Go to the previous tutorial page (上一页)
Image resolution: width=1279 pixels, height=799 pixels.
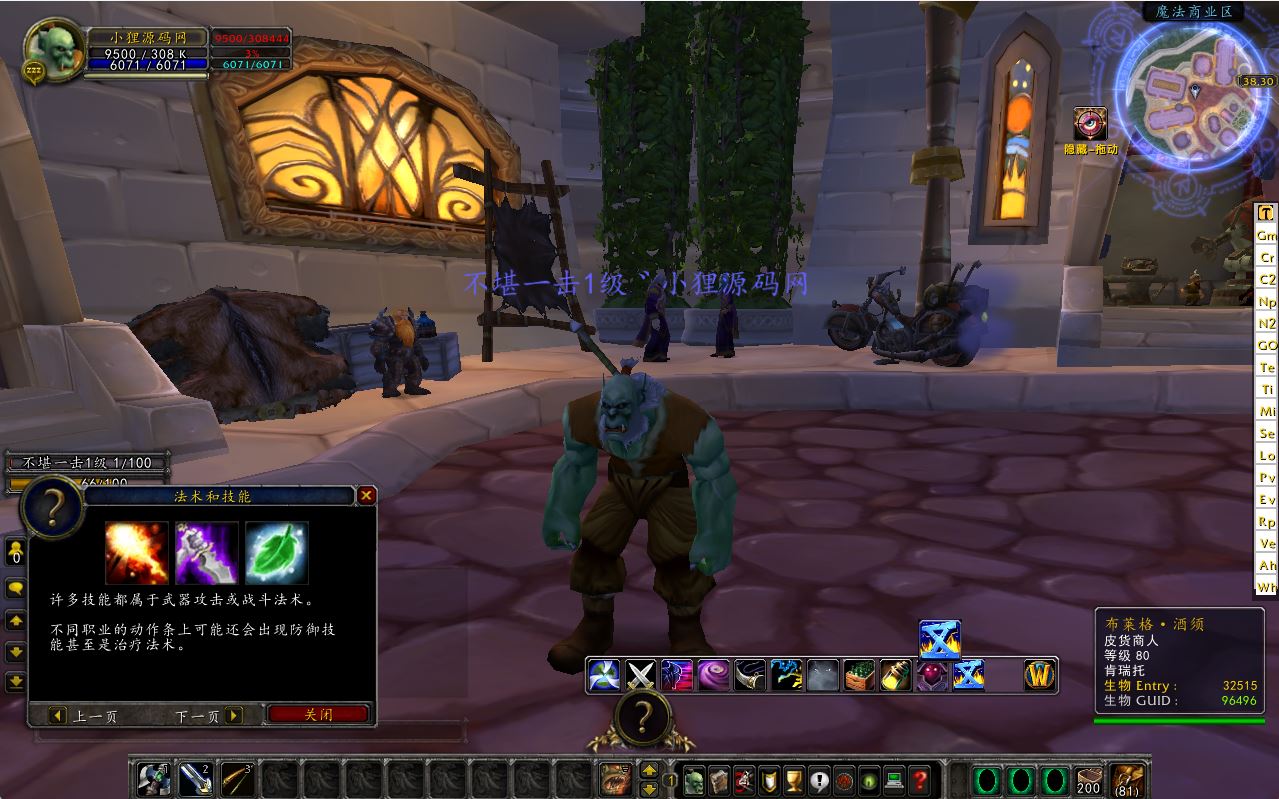coord(84,716)
